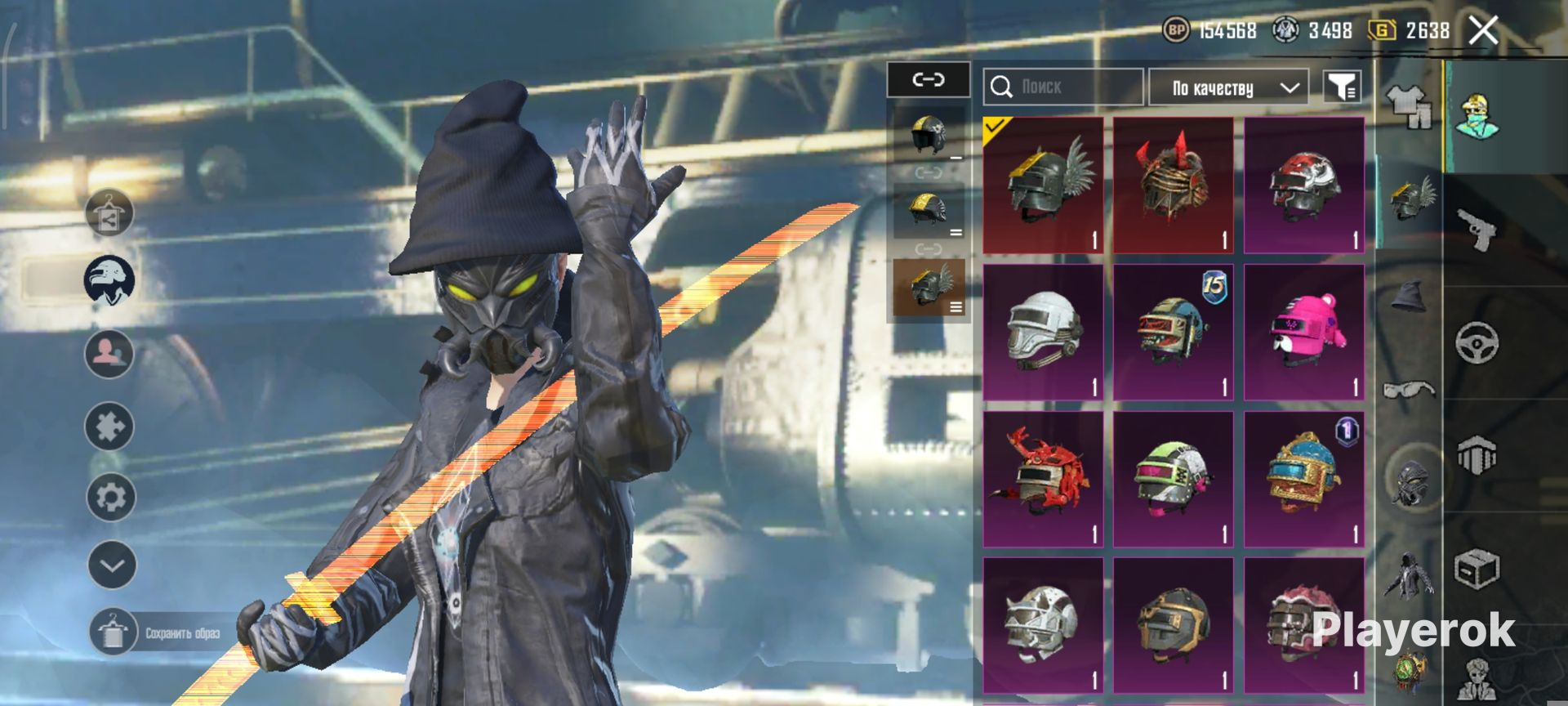Open the steering wheel vehicles tab

pyautogui.click(x=1477, y=342)
